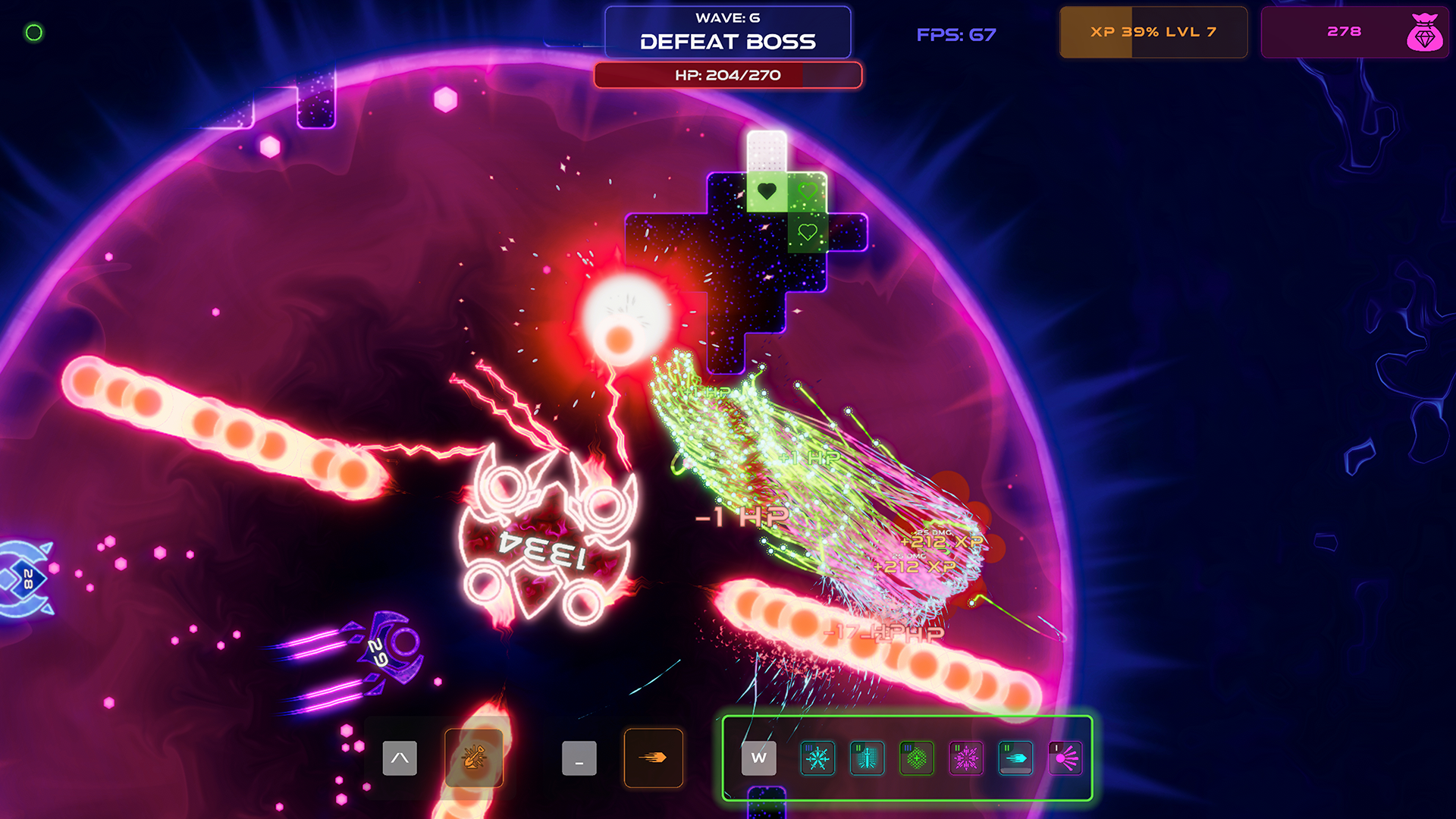The height and width of the screenshot is (819, 1456).
Task: Choose the cyan dash projectile weapon icon
Action: point(1015,758)
